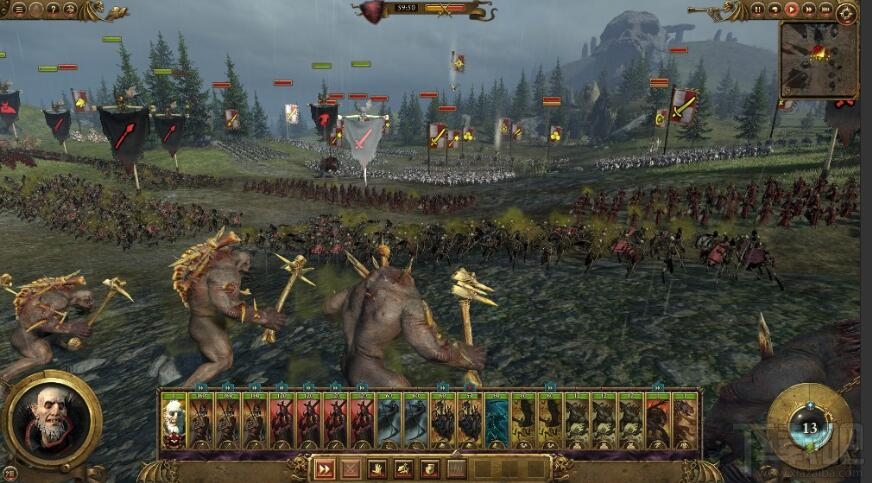The width and height of the screenshot is (872, 483).
Task: Set the battle to normal play speed
Action: pyautogui.click(x=790, y=10)
